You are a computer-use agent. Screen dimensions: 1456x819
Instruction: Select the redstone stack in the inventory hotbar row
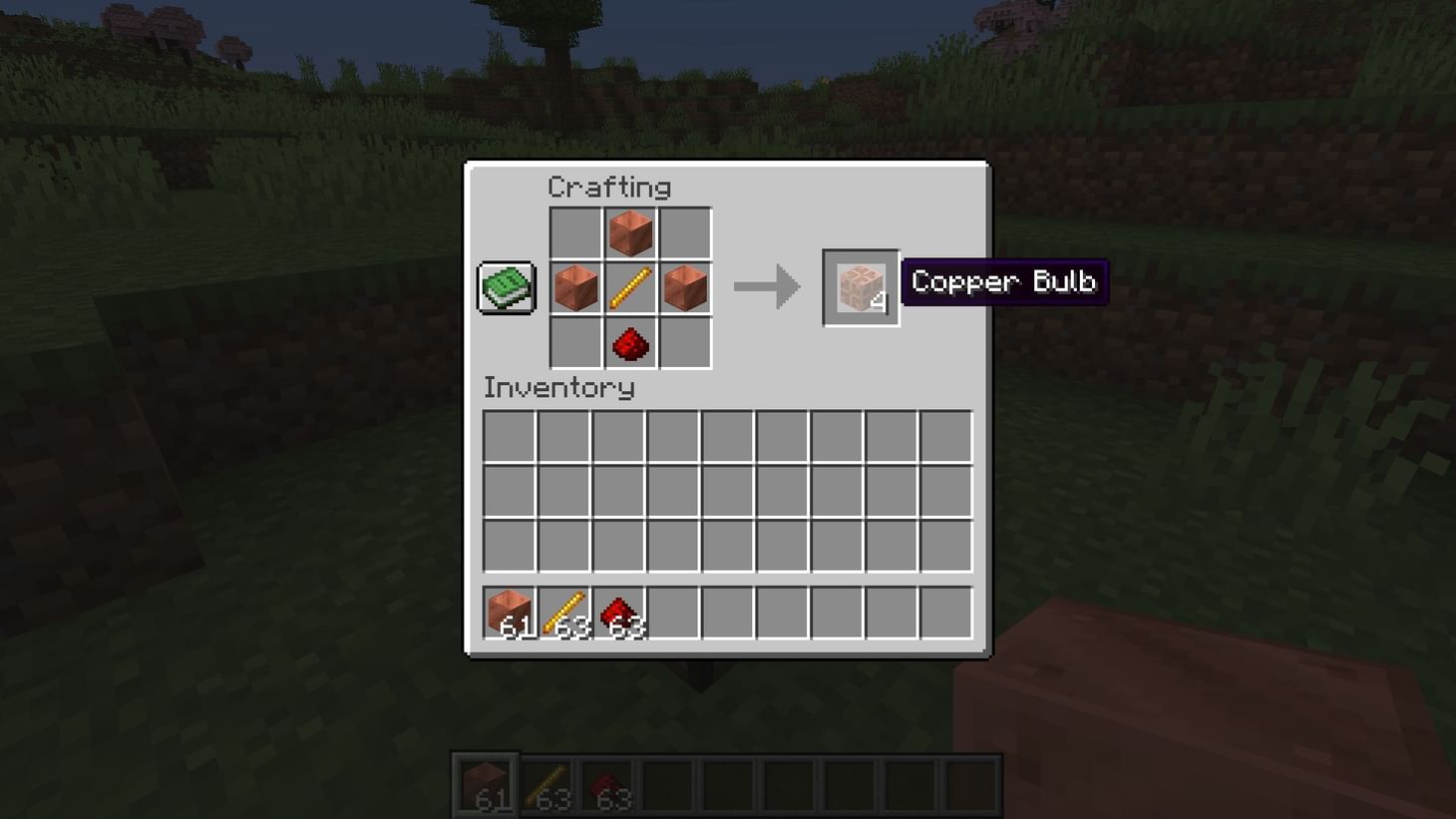pos(620,612)
